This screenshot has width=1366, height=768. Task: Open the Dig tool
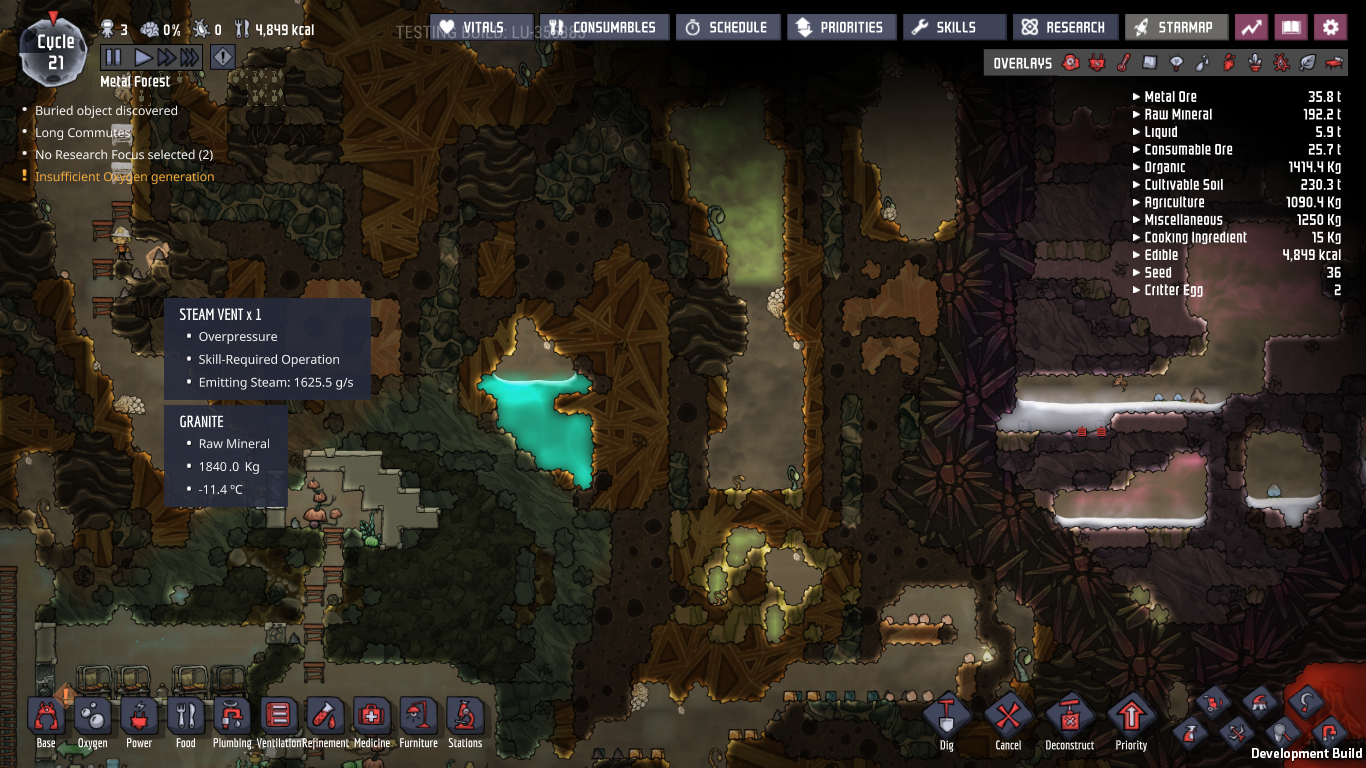945,716
